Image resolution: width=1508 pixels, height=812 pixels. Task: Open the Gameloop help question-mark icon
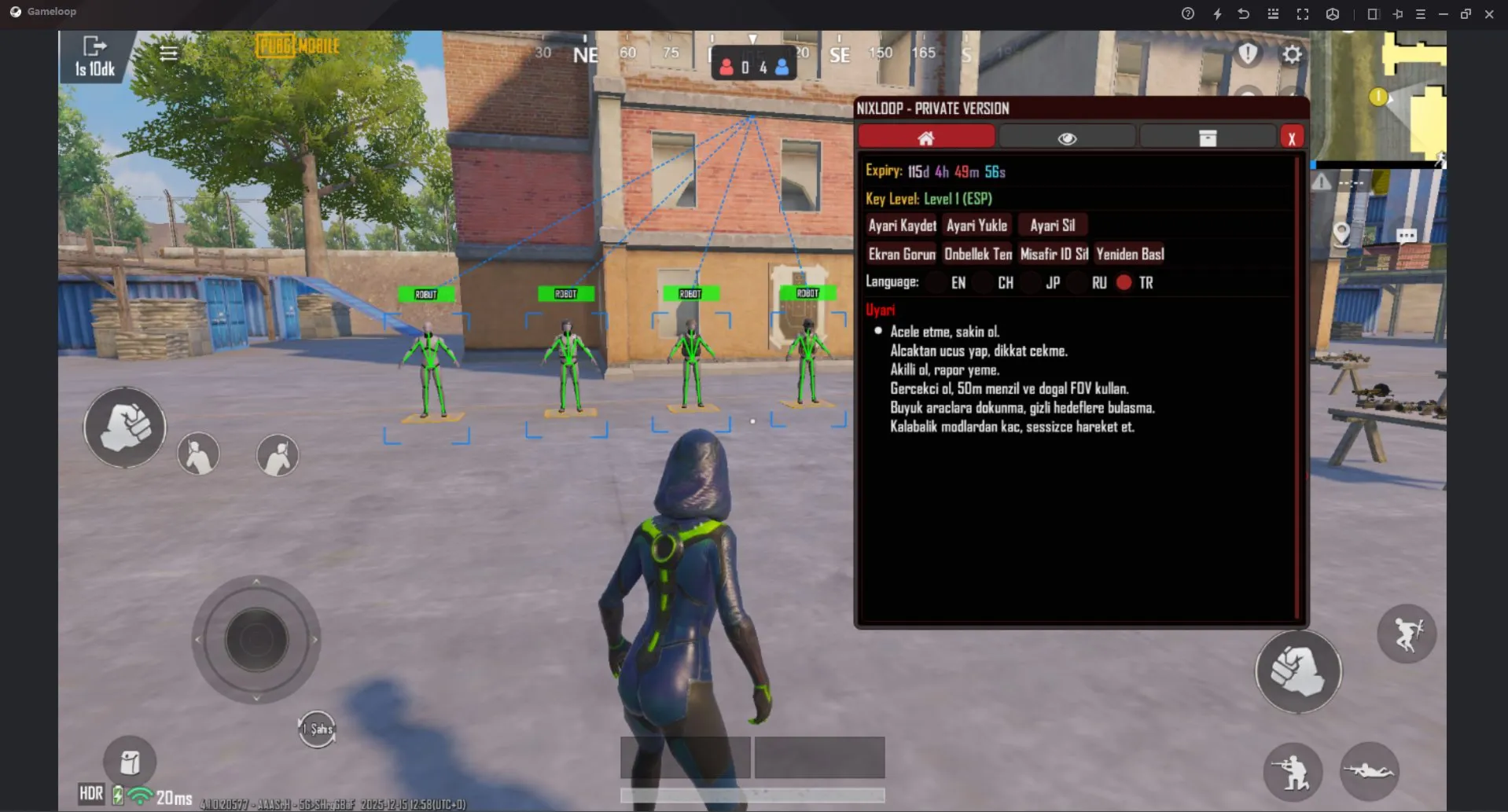[x=1187, y=13]
